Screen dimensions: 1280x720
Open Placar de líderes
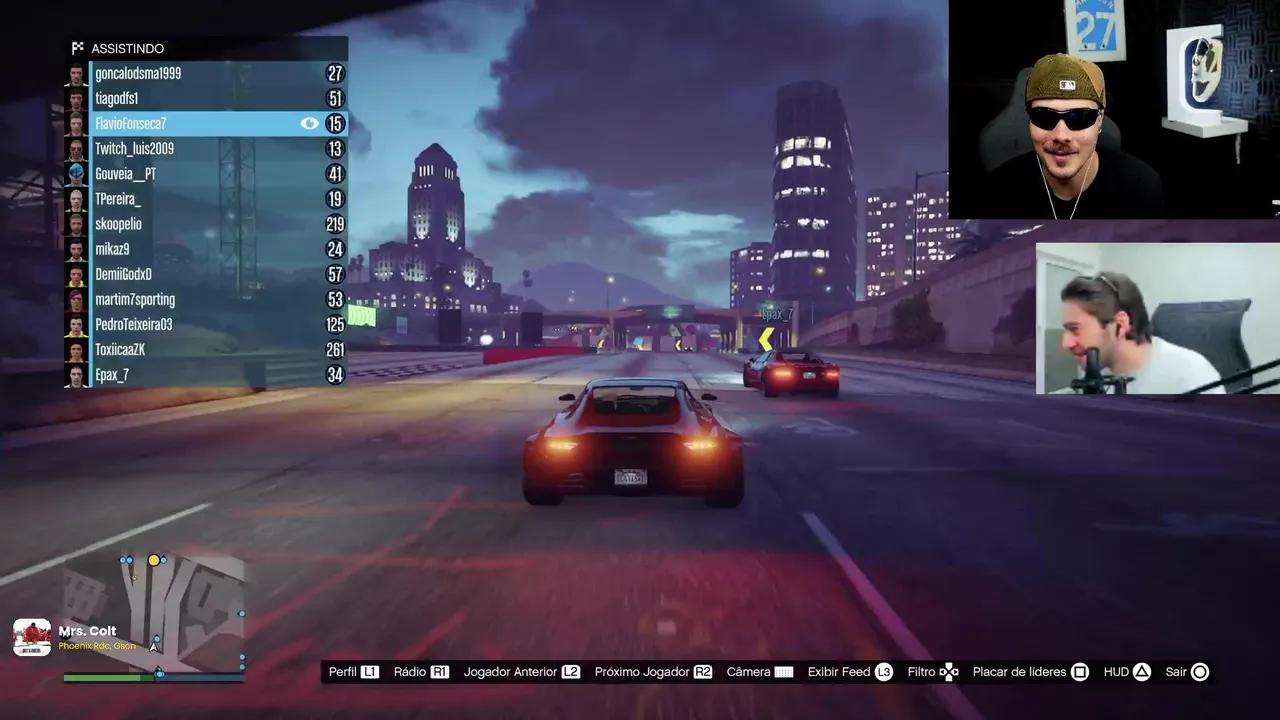(x=1021, y=671)
